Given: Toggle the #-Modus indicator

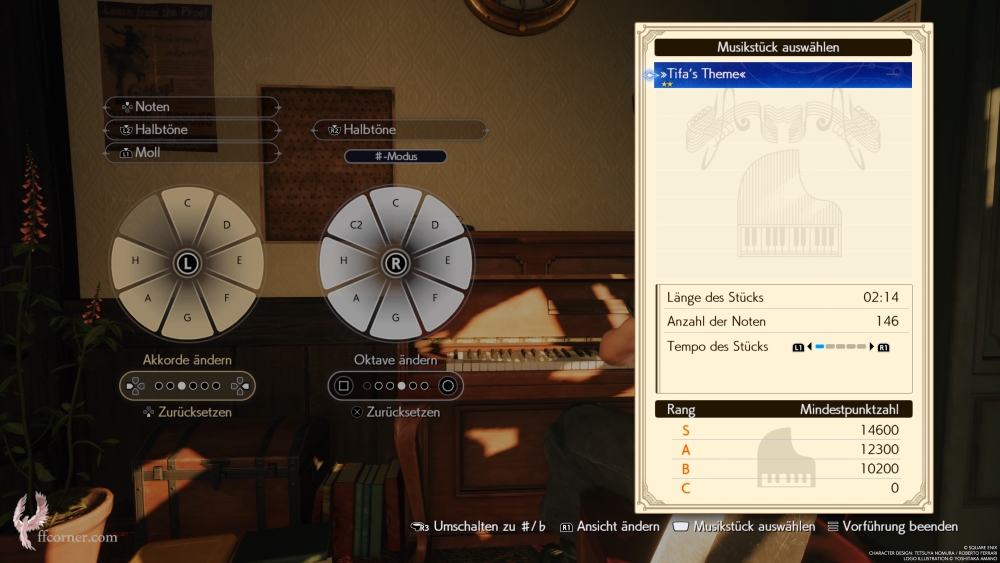Looking at the screenshot, I should tap(395, 156).
